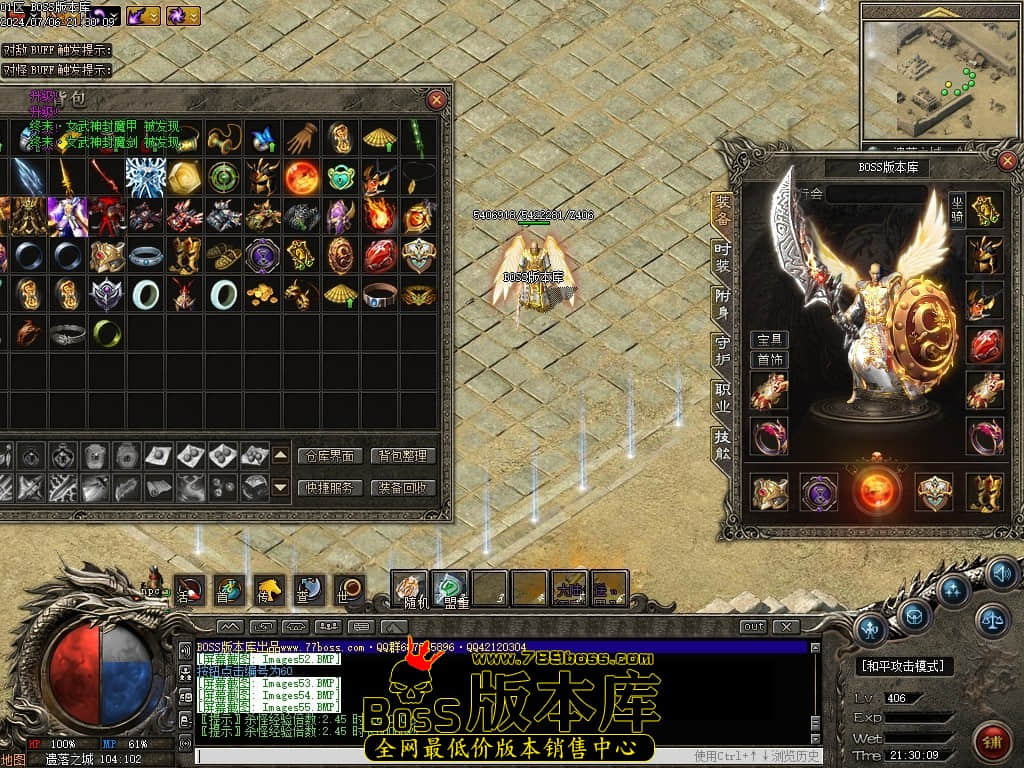Show the 职业 class tab

[x=722, y=396]
